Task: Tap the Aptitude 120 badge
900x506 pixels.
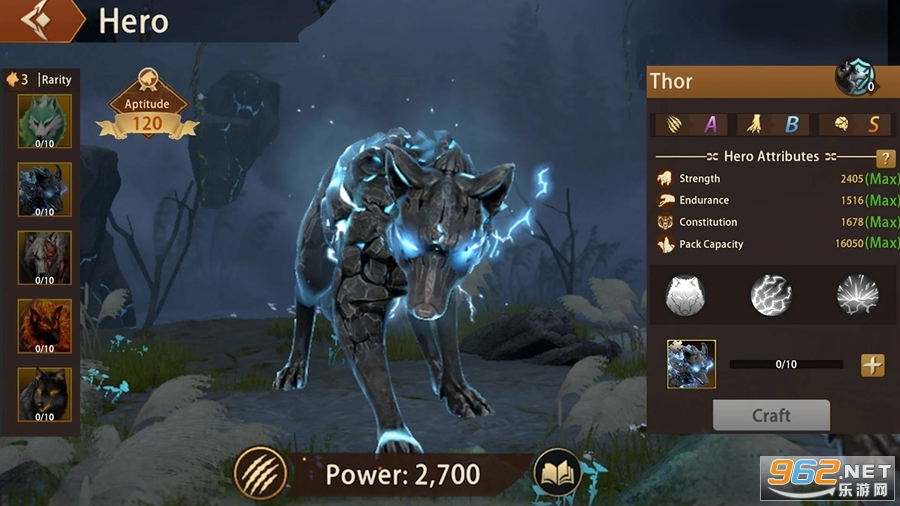Action: pos(147,112)
